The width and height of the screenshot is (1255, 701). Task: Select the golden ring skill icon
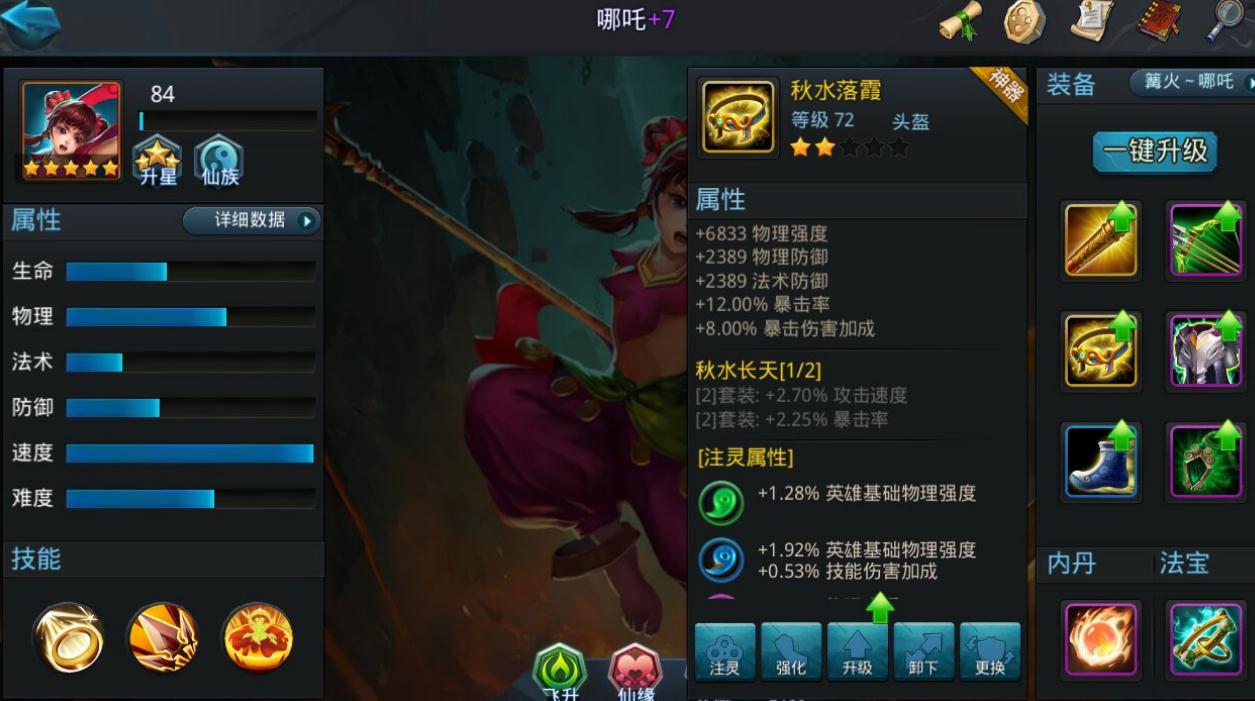coord(67,637)
